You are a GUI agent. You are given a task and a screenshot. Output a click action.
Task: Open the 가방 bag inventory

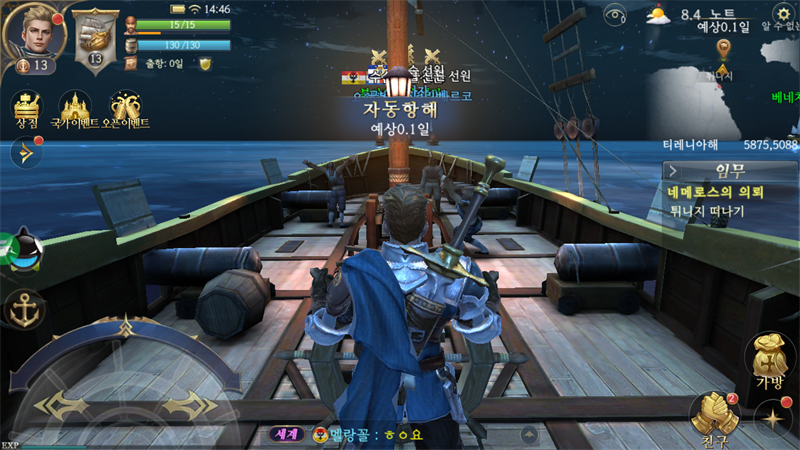[769, 363]
